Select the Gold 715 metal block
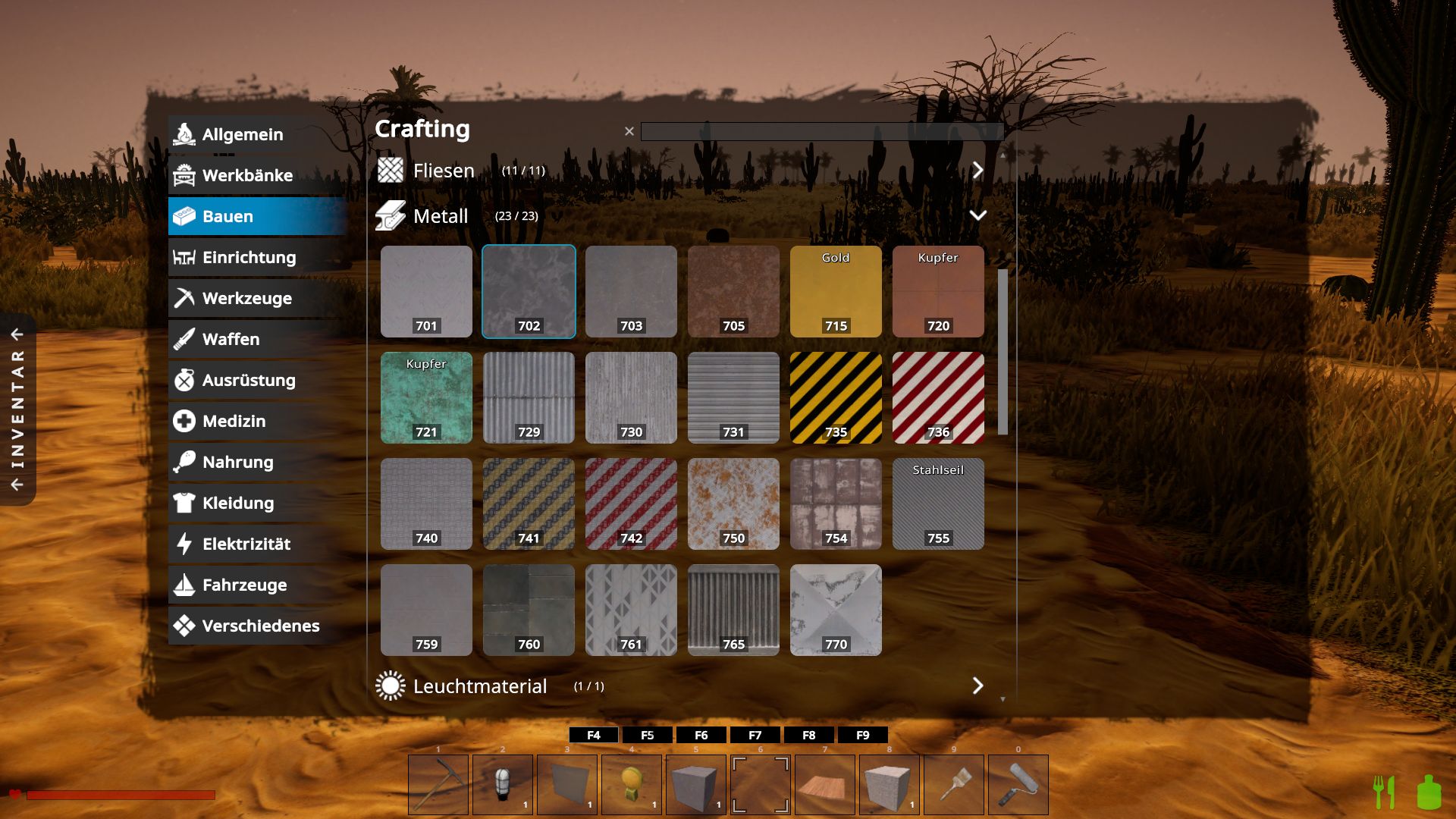The height and width of the screenshot is (819, 1456). point(836,291)
